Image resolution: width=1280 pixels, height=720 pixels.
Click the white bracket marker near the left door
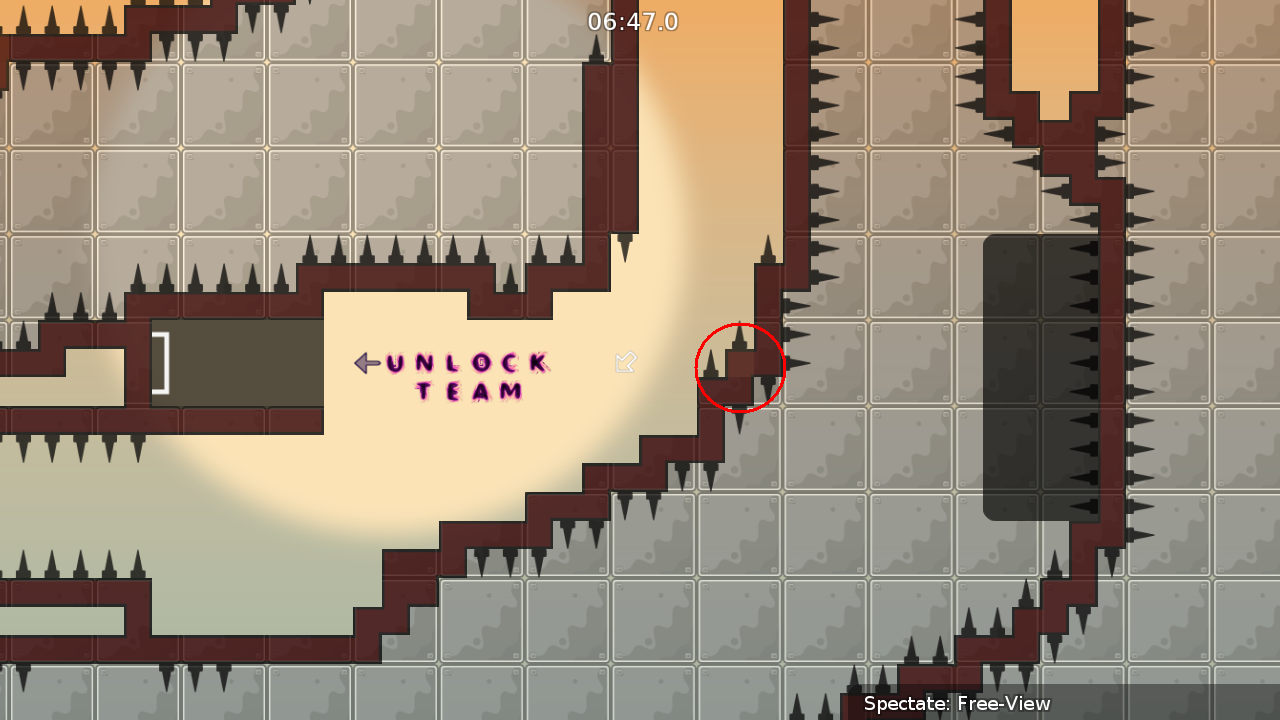pyautogui.click(x=160, y=360)
